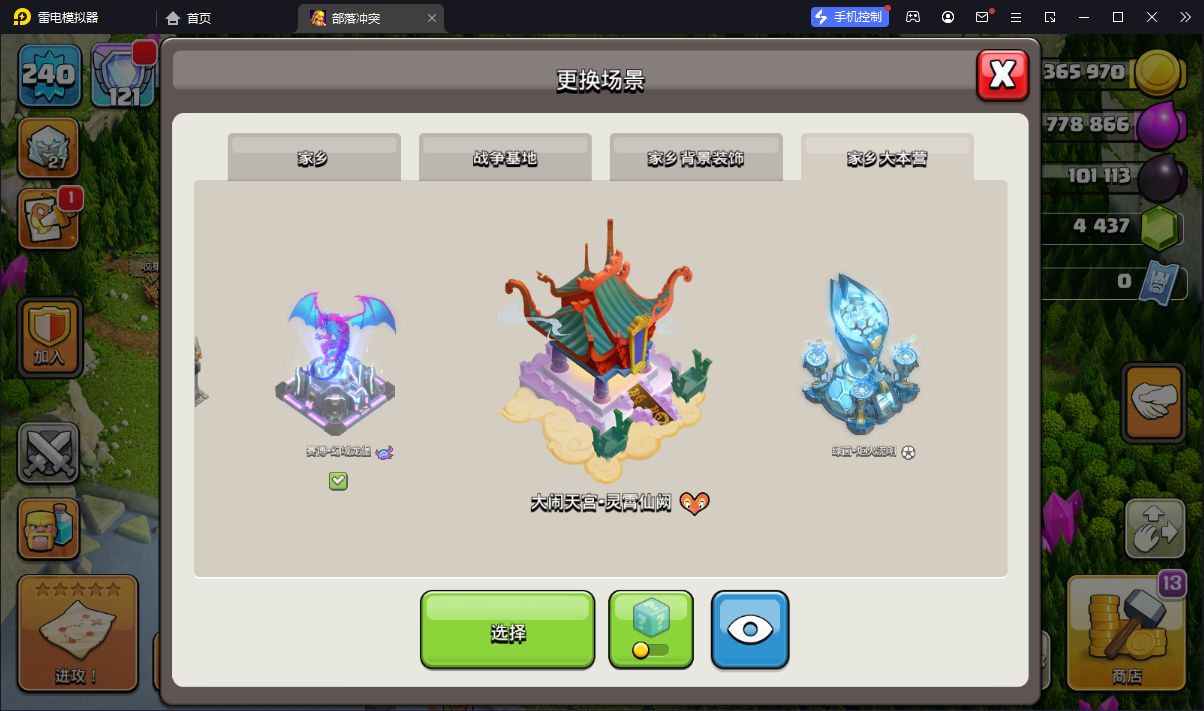Tap the 进攻 attack map button
1204x711 pixels.
click(x=77, y=633)
